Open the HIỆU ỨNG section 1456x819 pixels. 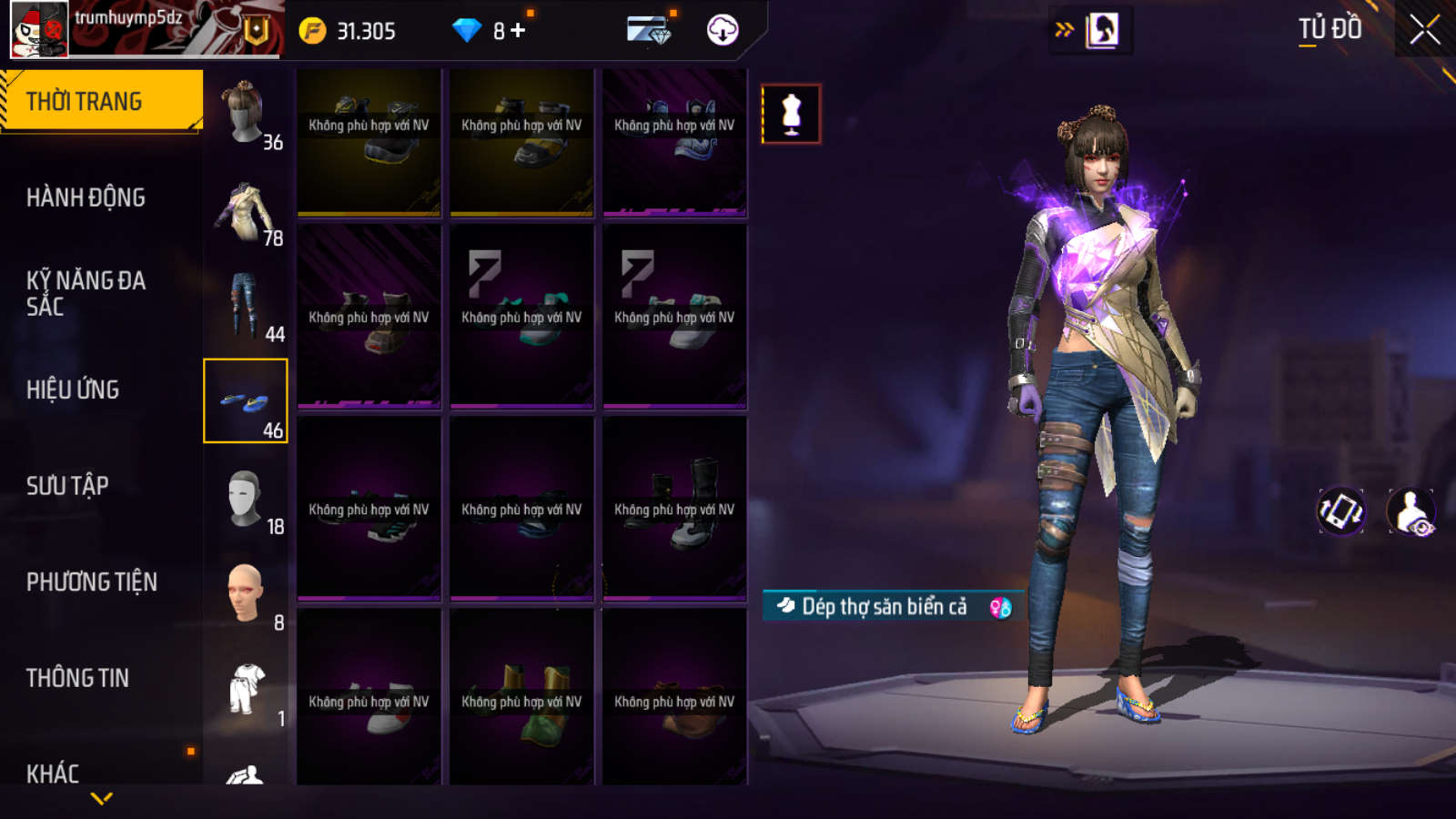coord(73,389)
